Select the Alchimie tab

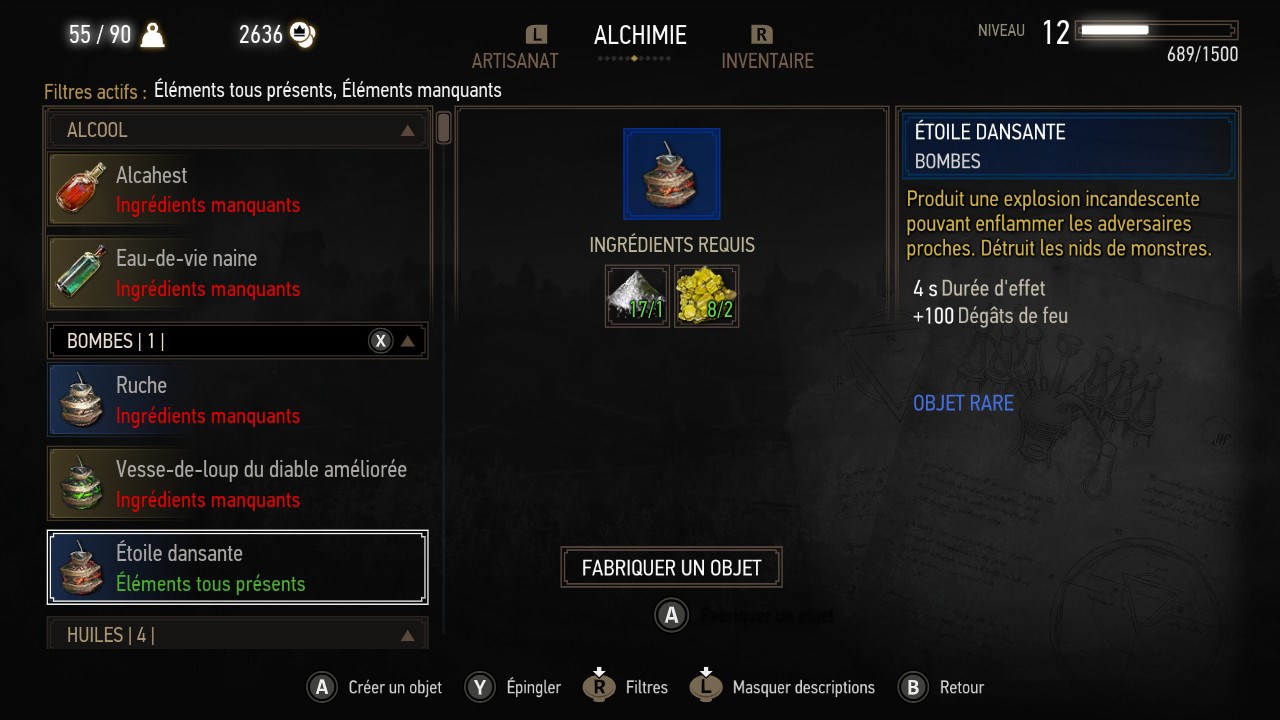coord(640,36)
